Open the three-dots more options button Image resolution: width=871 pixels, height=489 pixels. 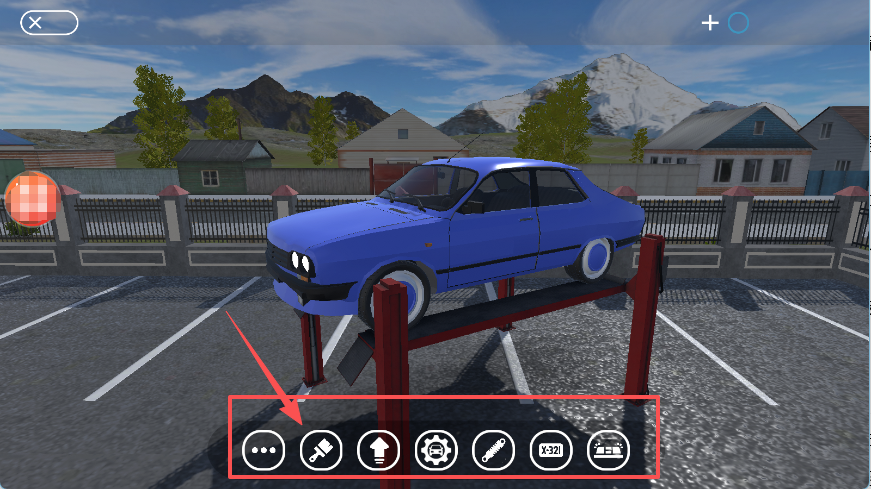264,451
